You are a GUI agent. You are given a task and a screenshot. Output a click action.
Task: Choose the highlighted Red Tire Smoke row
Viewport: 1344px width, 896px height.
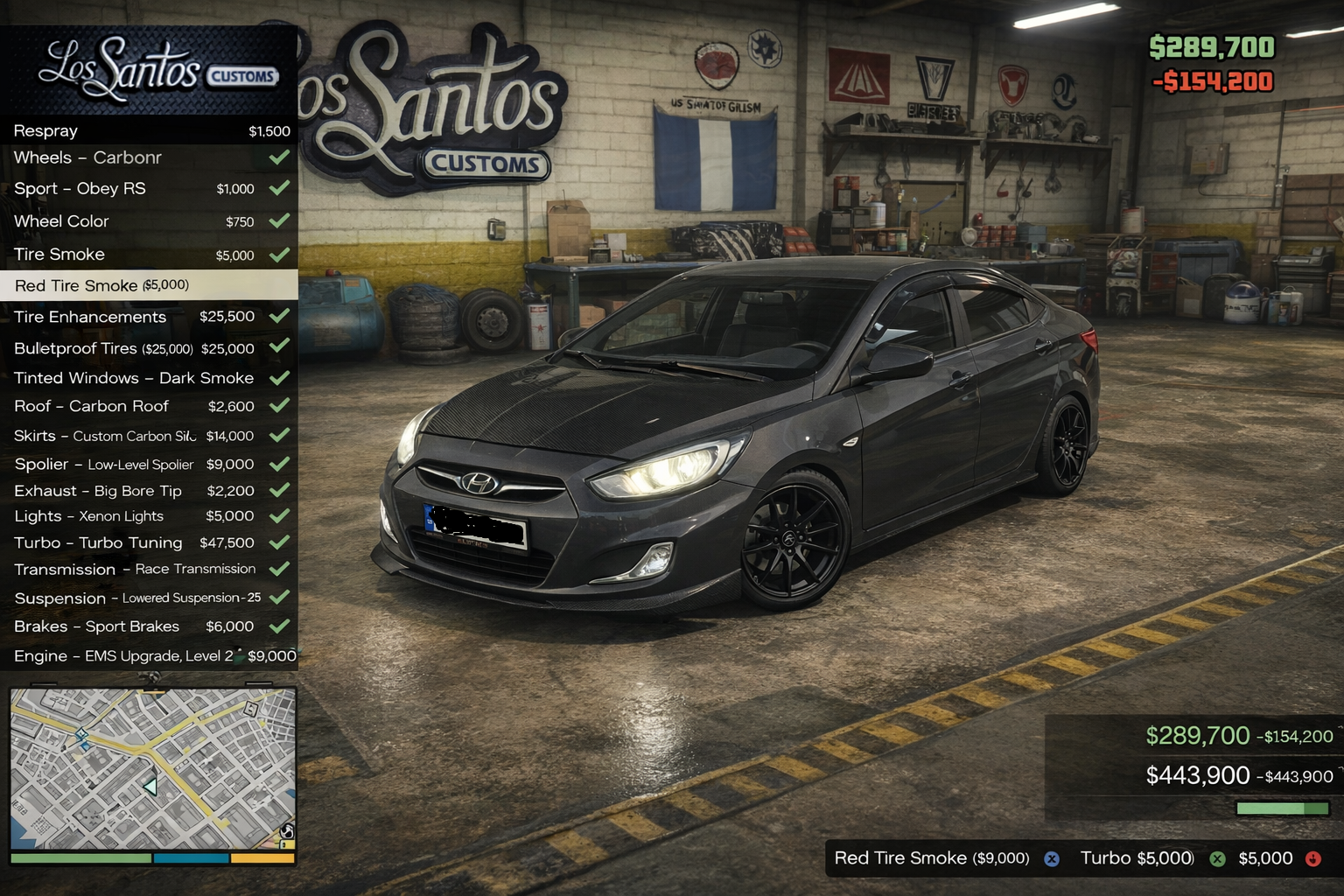pyautogui.click(x=149, y=285)
